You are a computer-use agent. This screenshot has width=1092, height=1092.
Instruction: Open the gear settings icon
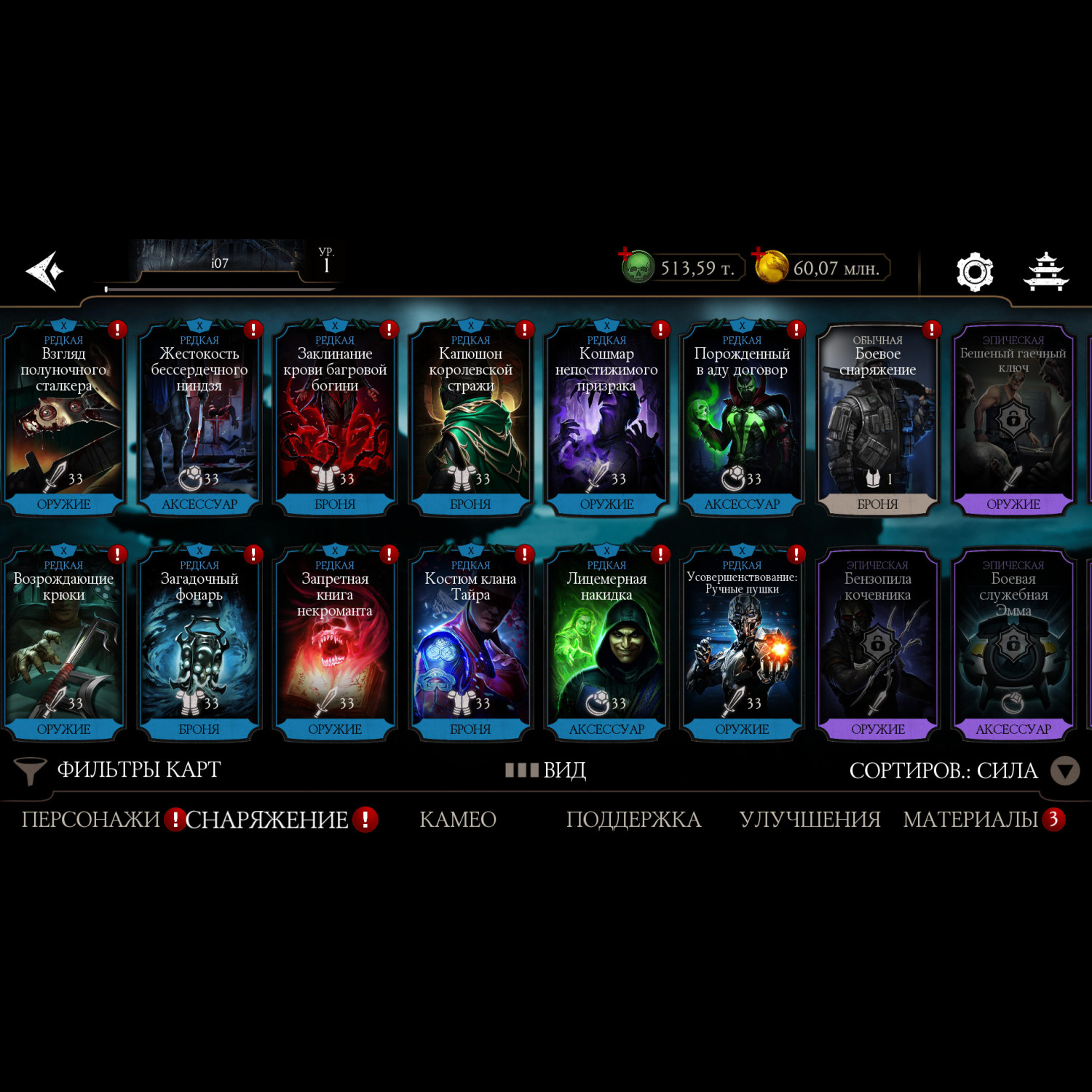click(x=974, y=272)
